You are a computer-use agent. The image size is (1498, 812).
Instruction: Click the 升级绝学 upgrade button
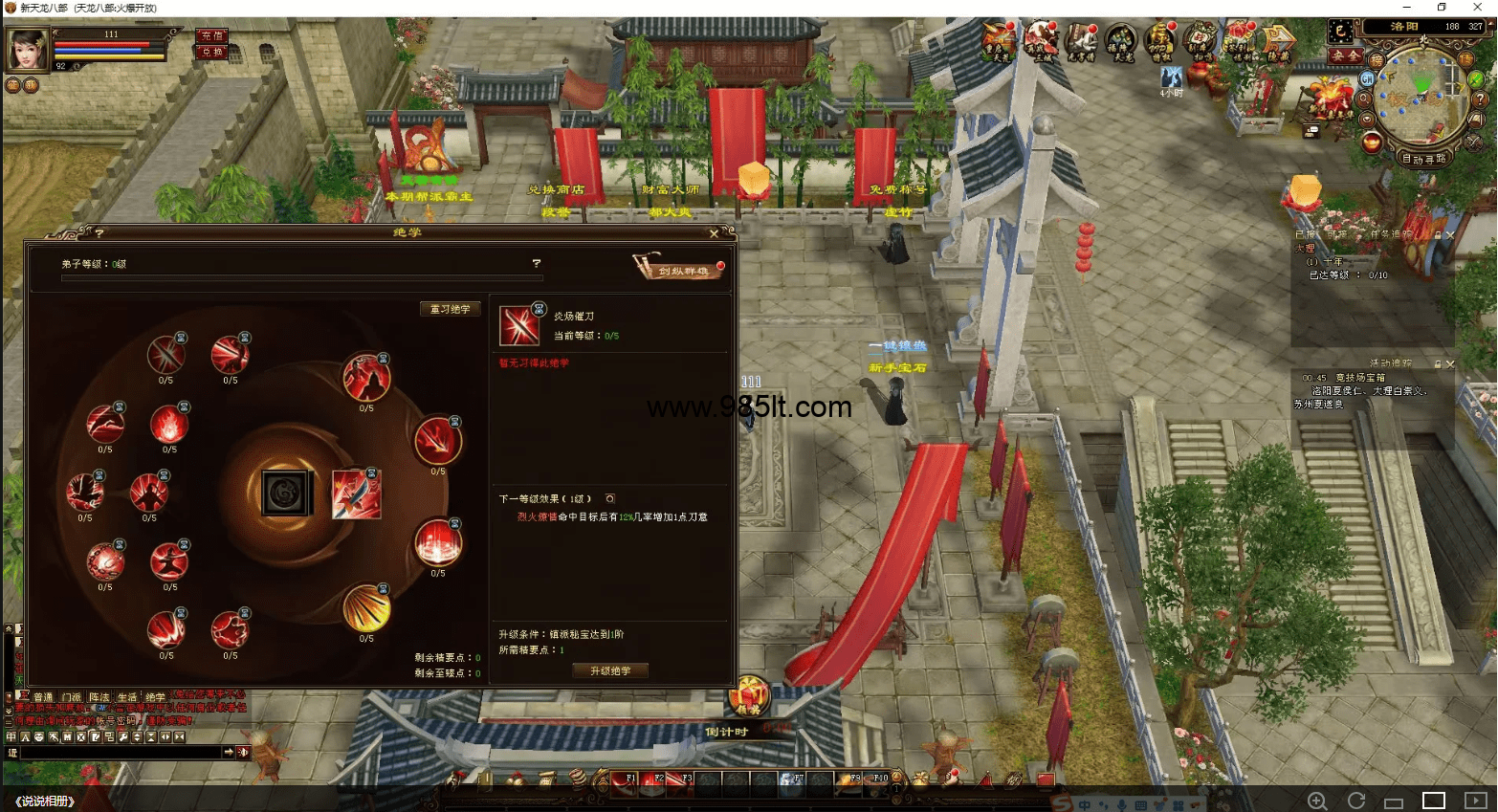(610, 671)
